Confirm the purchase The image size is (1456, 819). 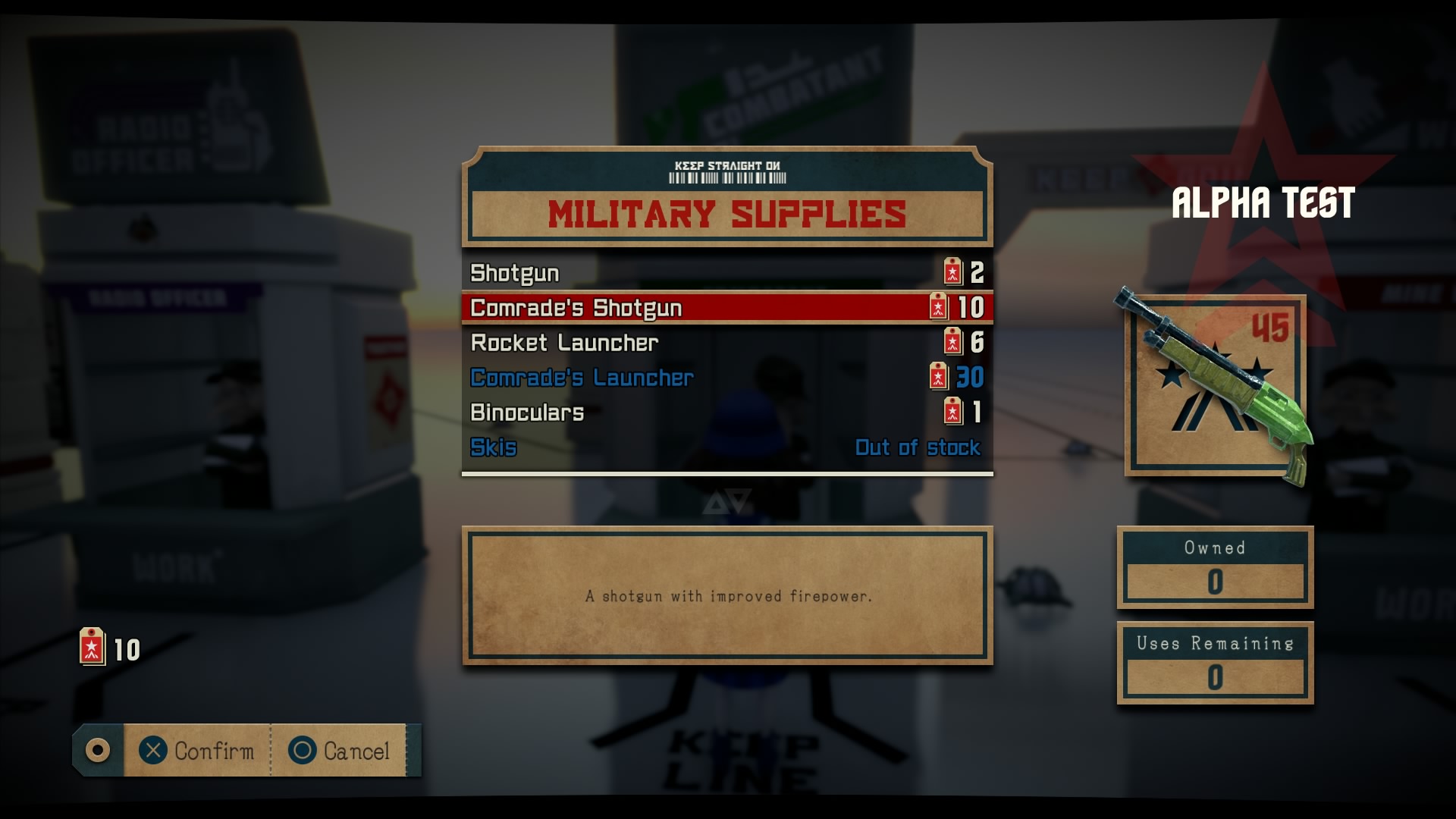tap(197, 751)
